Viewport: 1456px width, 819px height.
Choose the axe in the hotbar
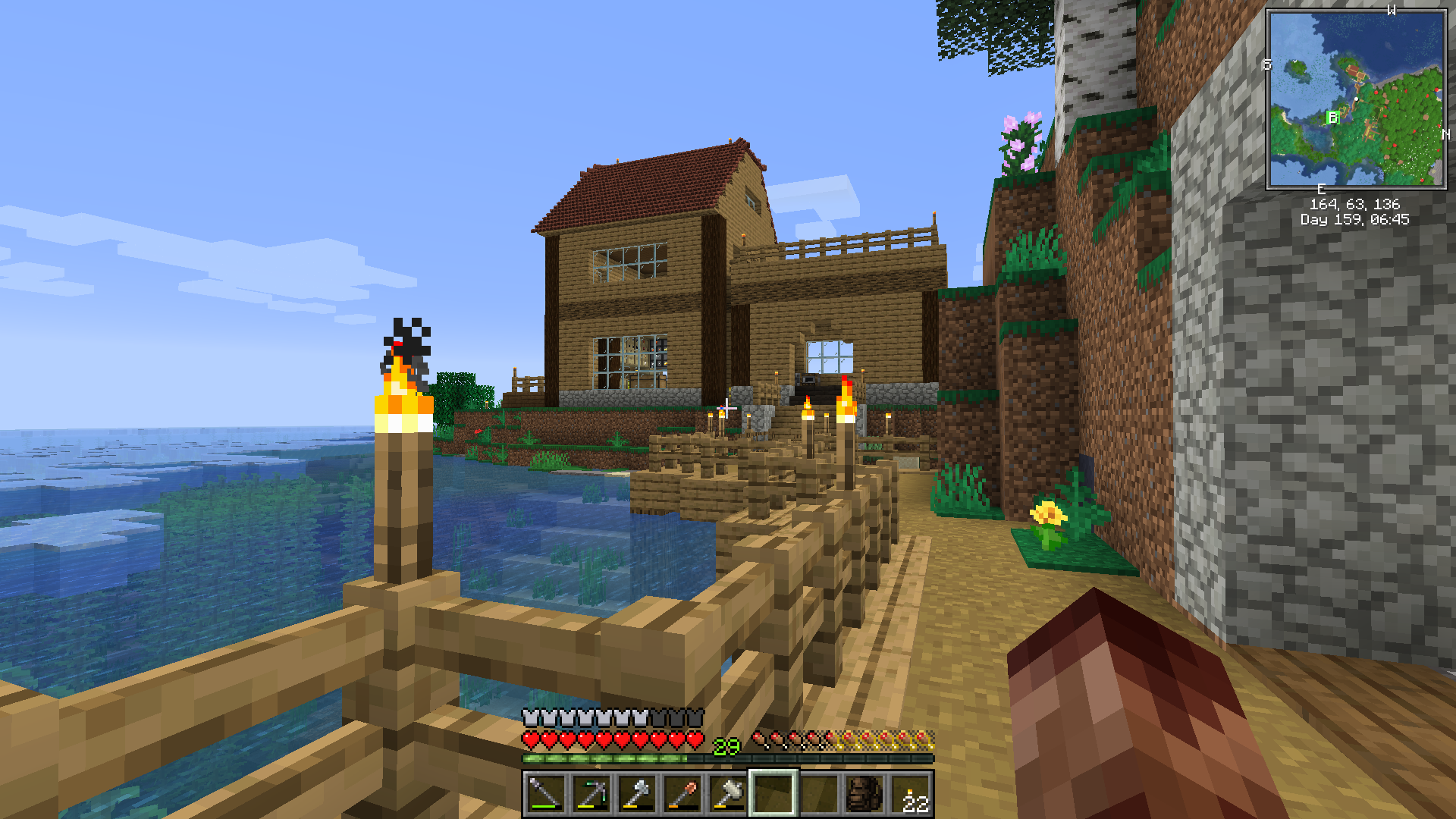(636, 794)
